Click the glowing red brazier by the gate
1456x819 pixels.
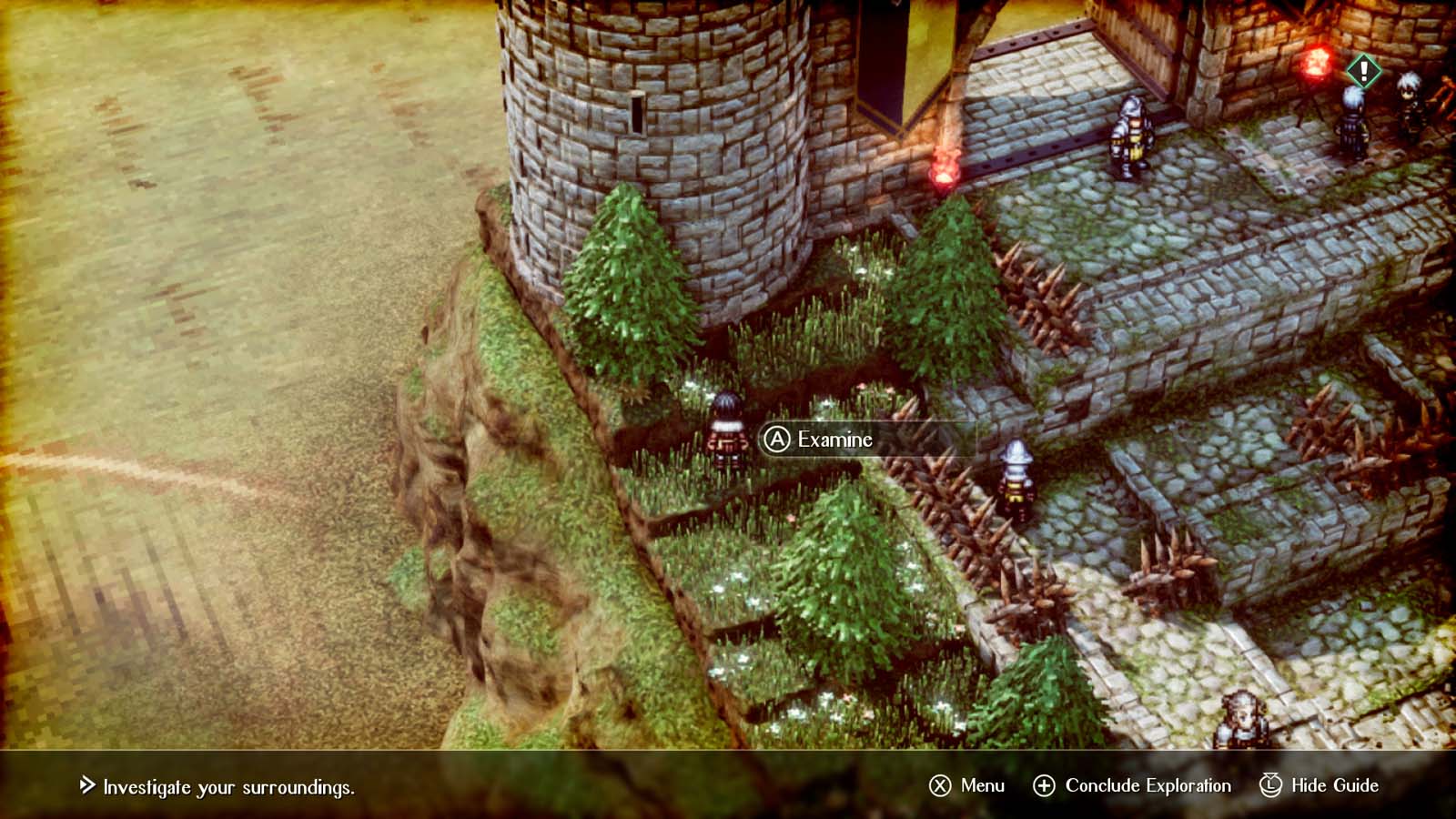(x=942, y=168)
